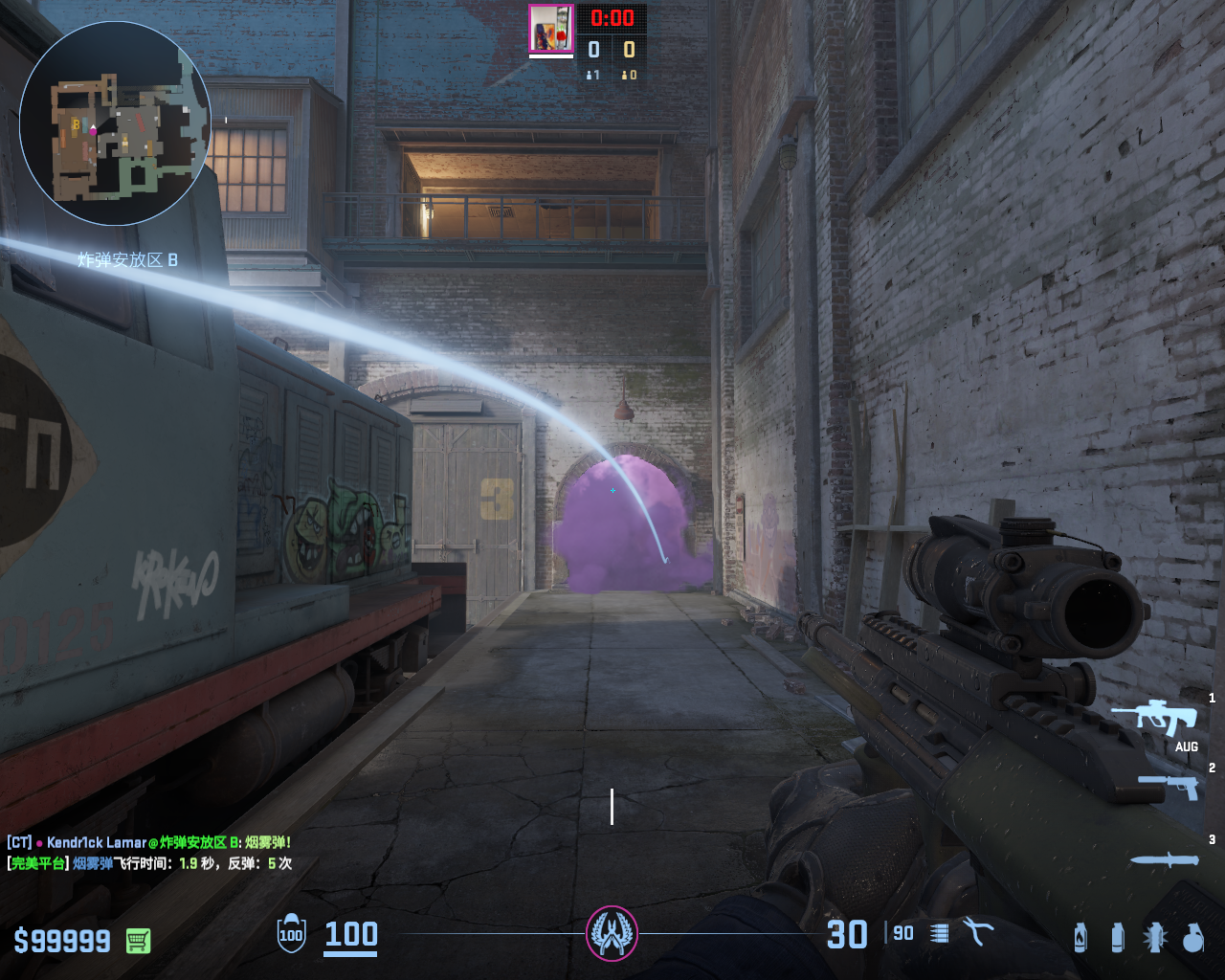Screen dimensions: 1225x980
Task: Select the HE grenade icon
Action: 1192,938
